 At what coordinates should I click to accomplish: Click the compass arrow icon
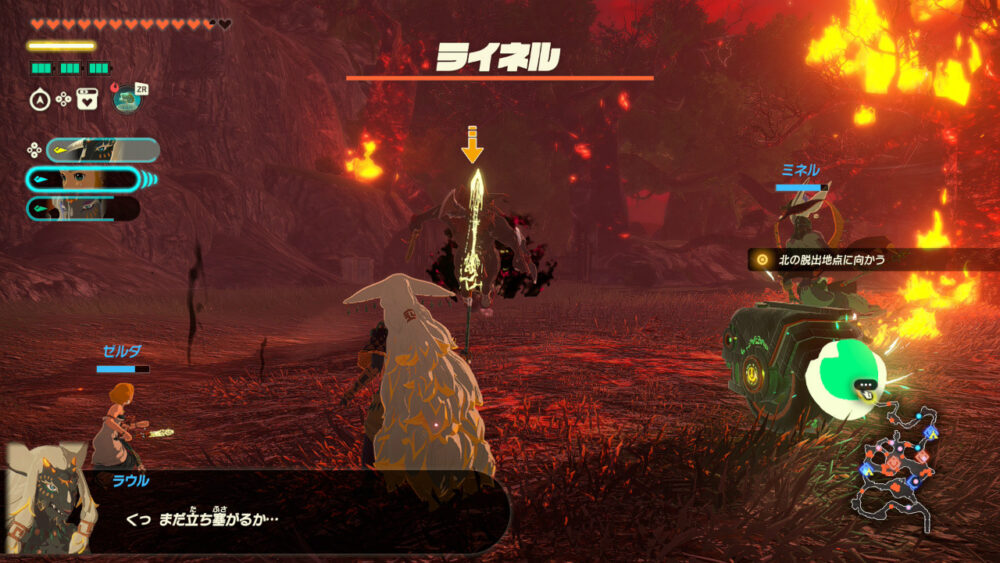point(40,99)
